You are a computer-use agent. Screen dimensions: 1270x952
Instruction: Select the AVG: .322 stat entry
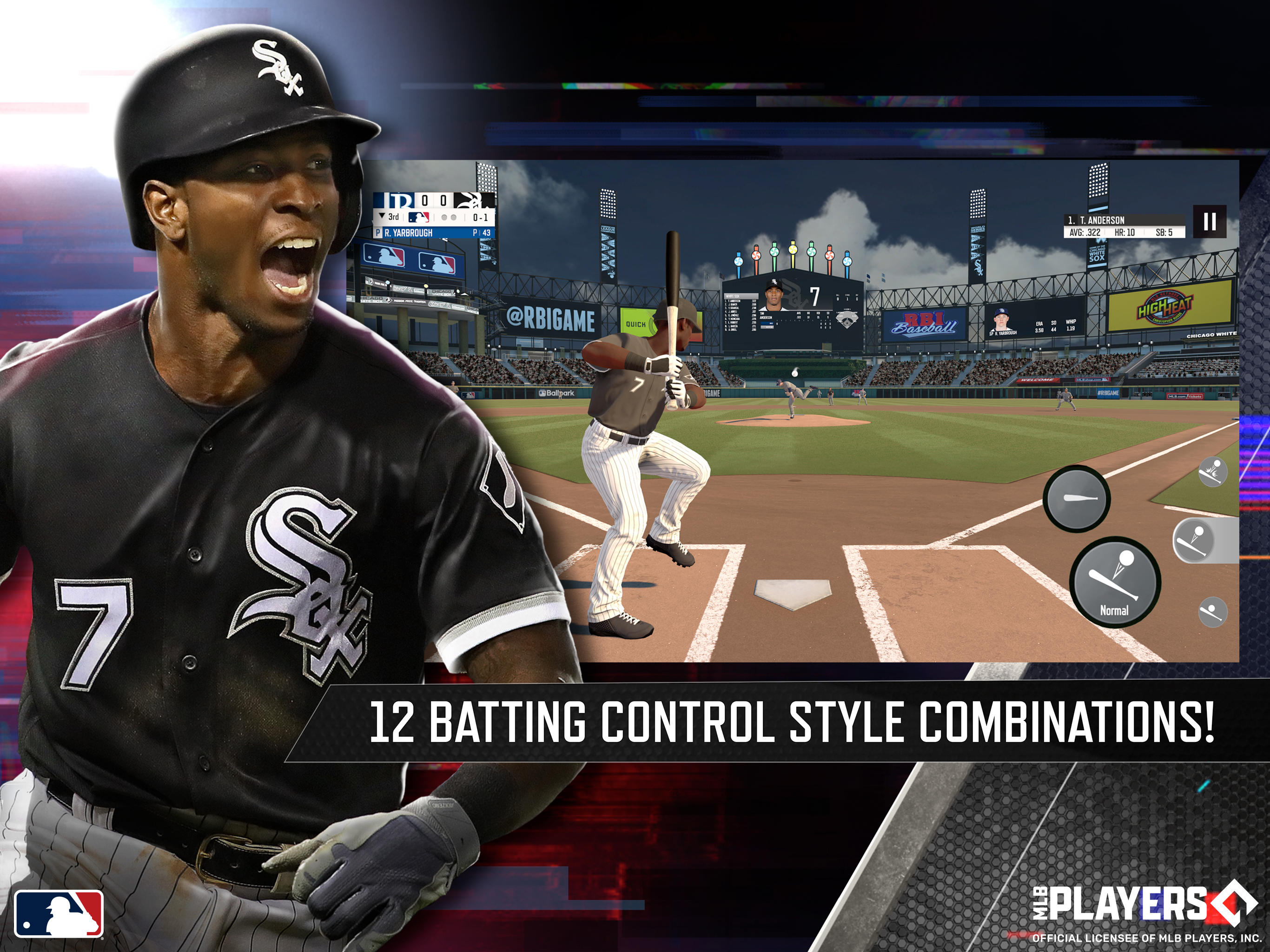coord(1086,232)
